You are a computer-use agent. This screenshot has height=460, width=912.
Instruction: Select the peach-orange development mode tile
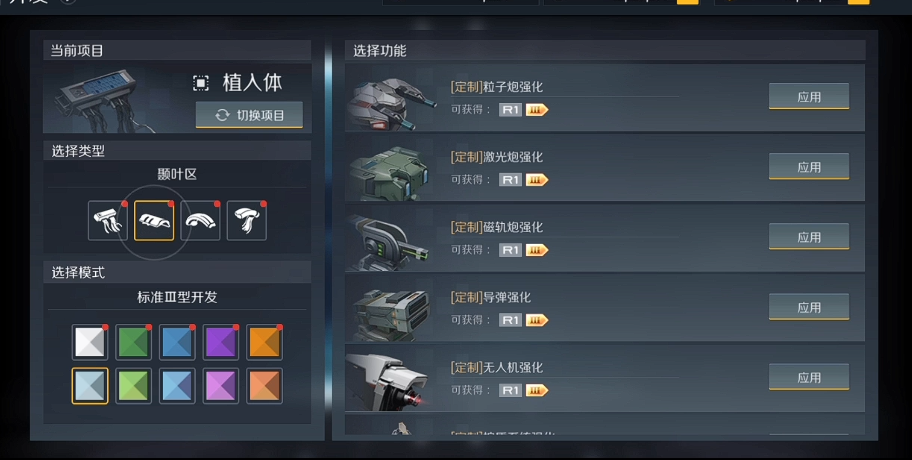pos(264,385)
